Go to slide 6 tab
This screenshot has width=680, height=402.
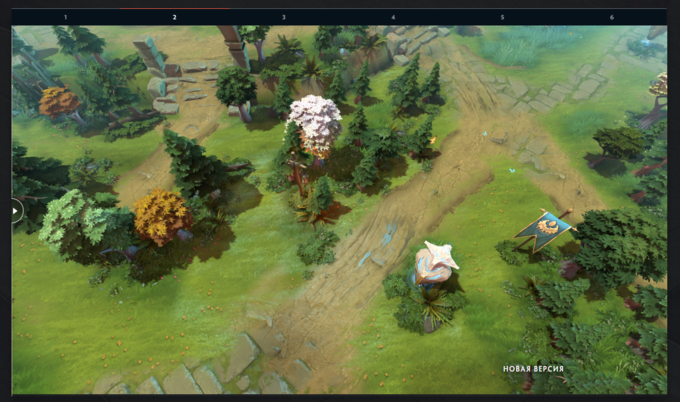[611, 17]
